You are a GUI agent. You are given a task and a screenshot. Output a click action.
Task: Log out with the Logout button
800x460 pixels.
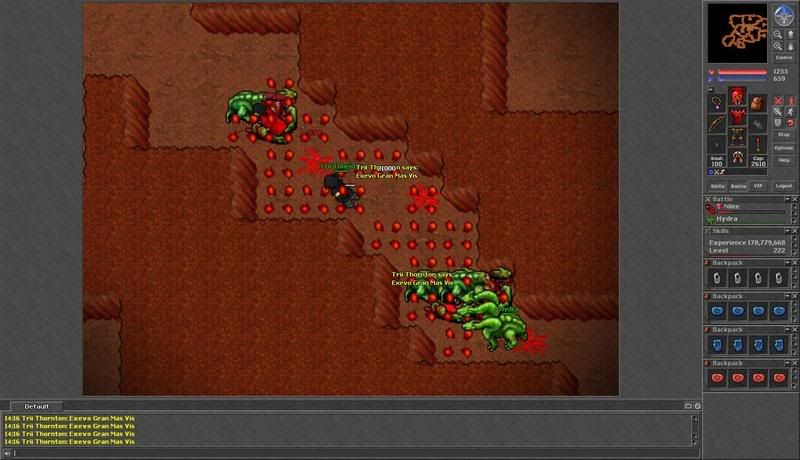pos(784,186)
